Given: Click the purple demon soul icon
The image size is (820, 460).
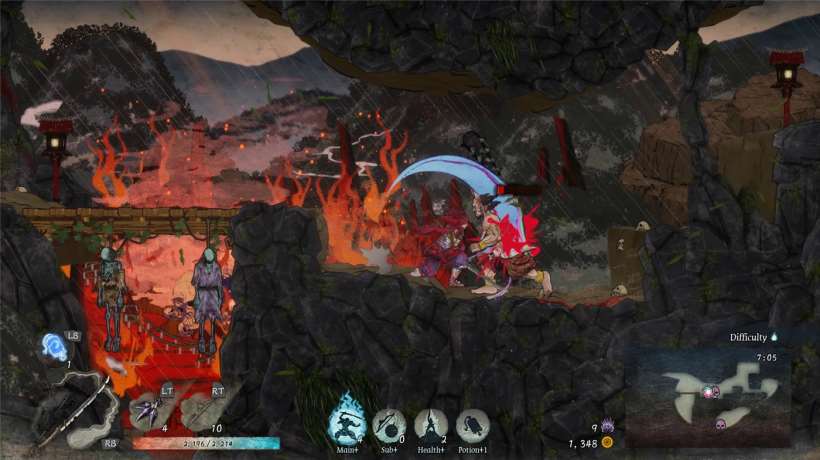Looking at the screenshot, I should click(x=607, y=427).
